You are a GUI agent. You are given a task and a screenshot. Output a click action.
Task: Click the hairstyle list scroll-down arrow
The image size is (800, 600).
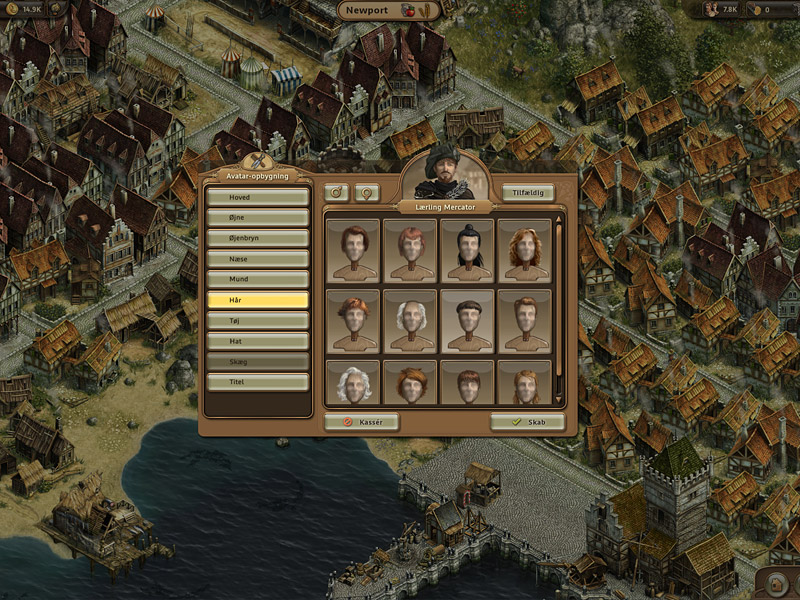pos(559,401)
